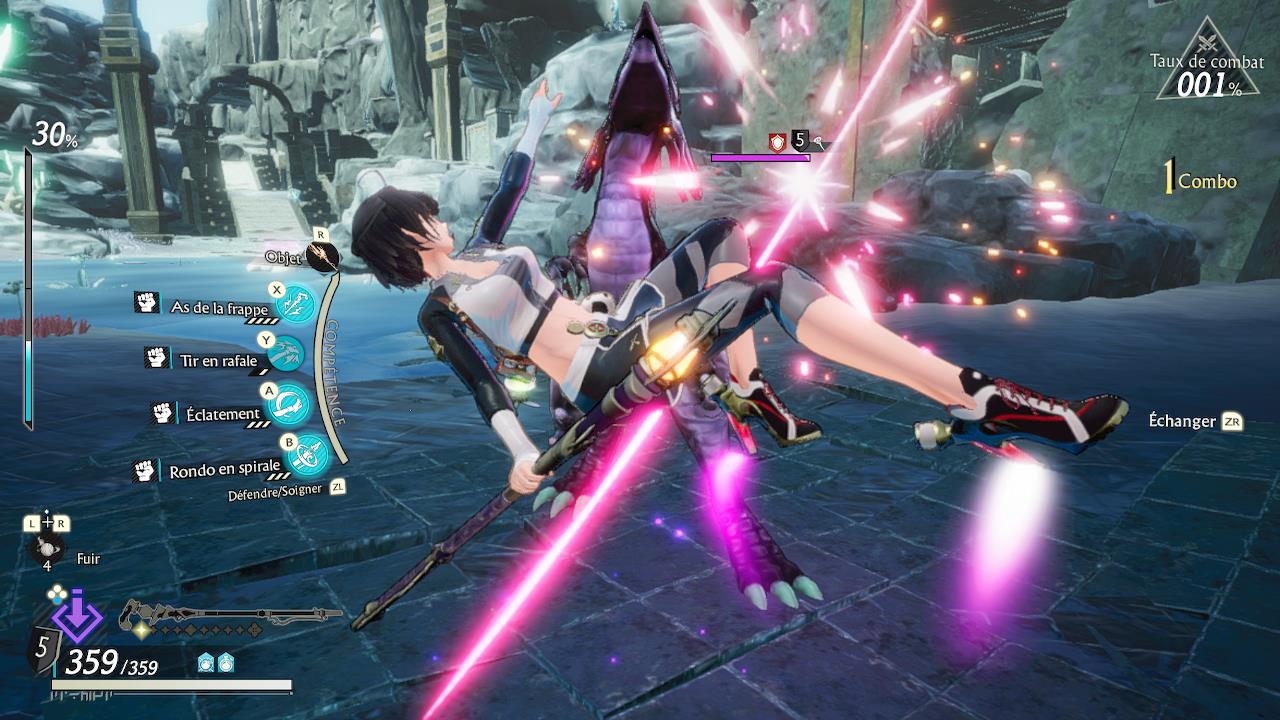Viewport: 1280px width, 720px height.
Task: Select the Rondo en spirale skill
Action: point(307,456)
